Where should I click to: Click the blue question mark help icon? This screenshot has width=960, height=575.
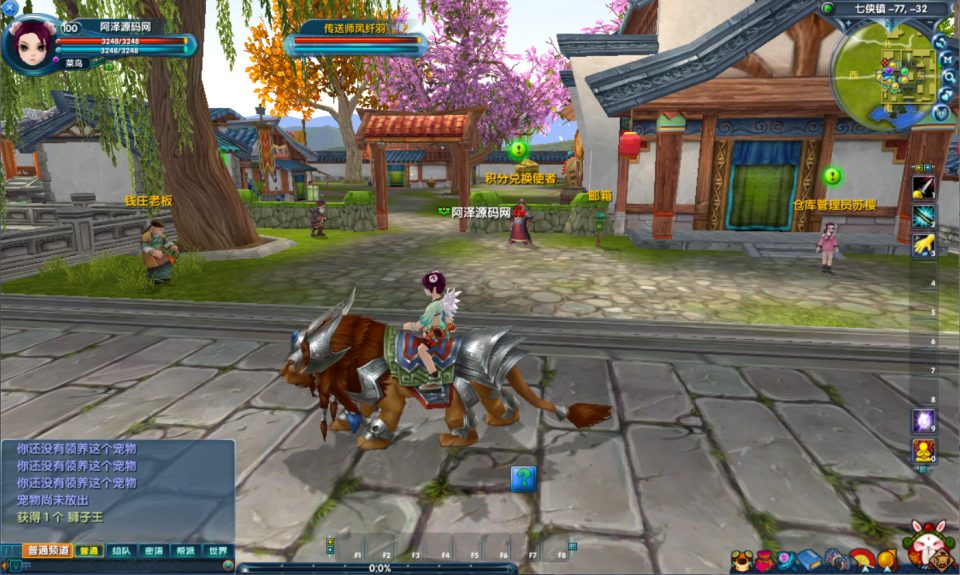(x=523, y=479)
